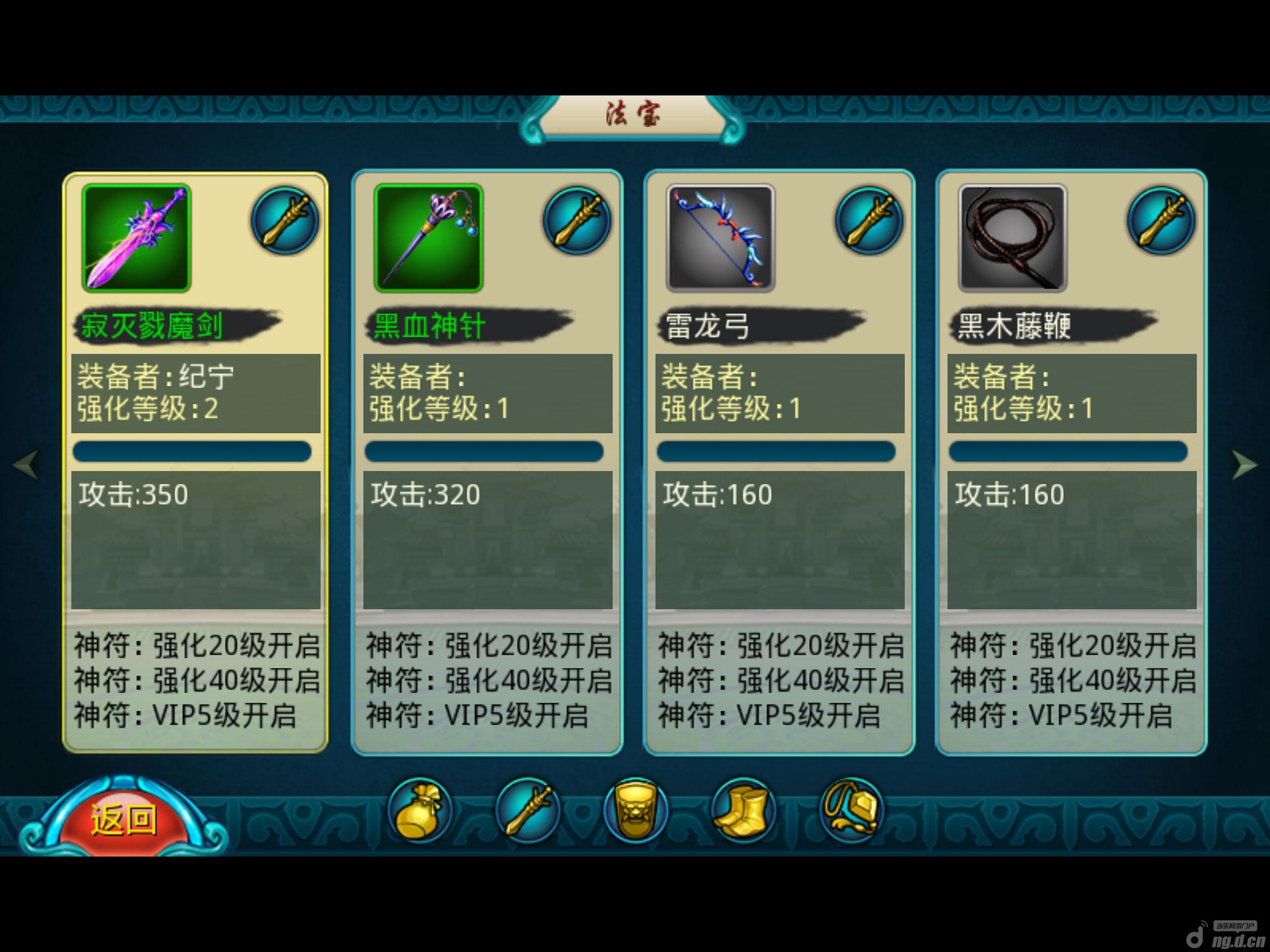Switch to the golden armor category
1270x952 pixels.
click(636, 811)
